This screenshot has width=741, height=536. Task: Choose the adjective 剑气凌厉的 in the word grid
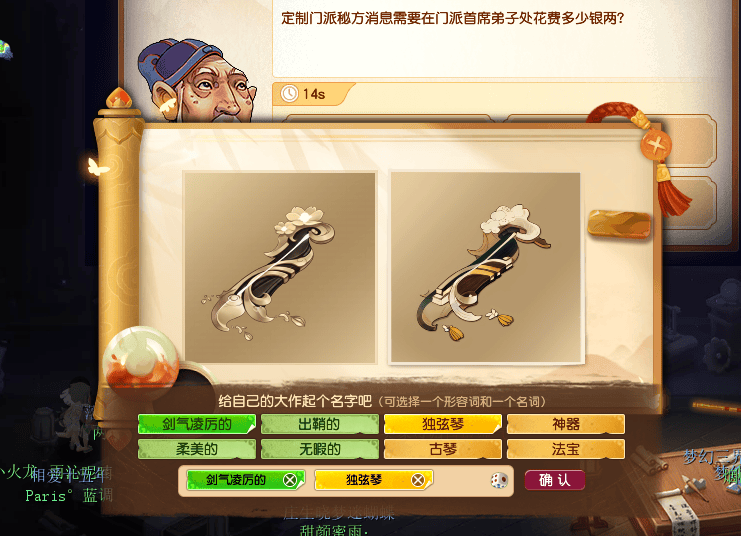197,424
